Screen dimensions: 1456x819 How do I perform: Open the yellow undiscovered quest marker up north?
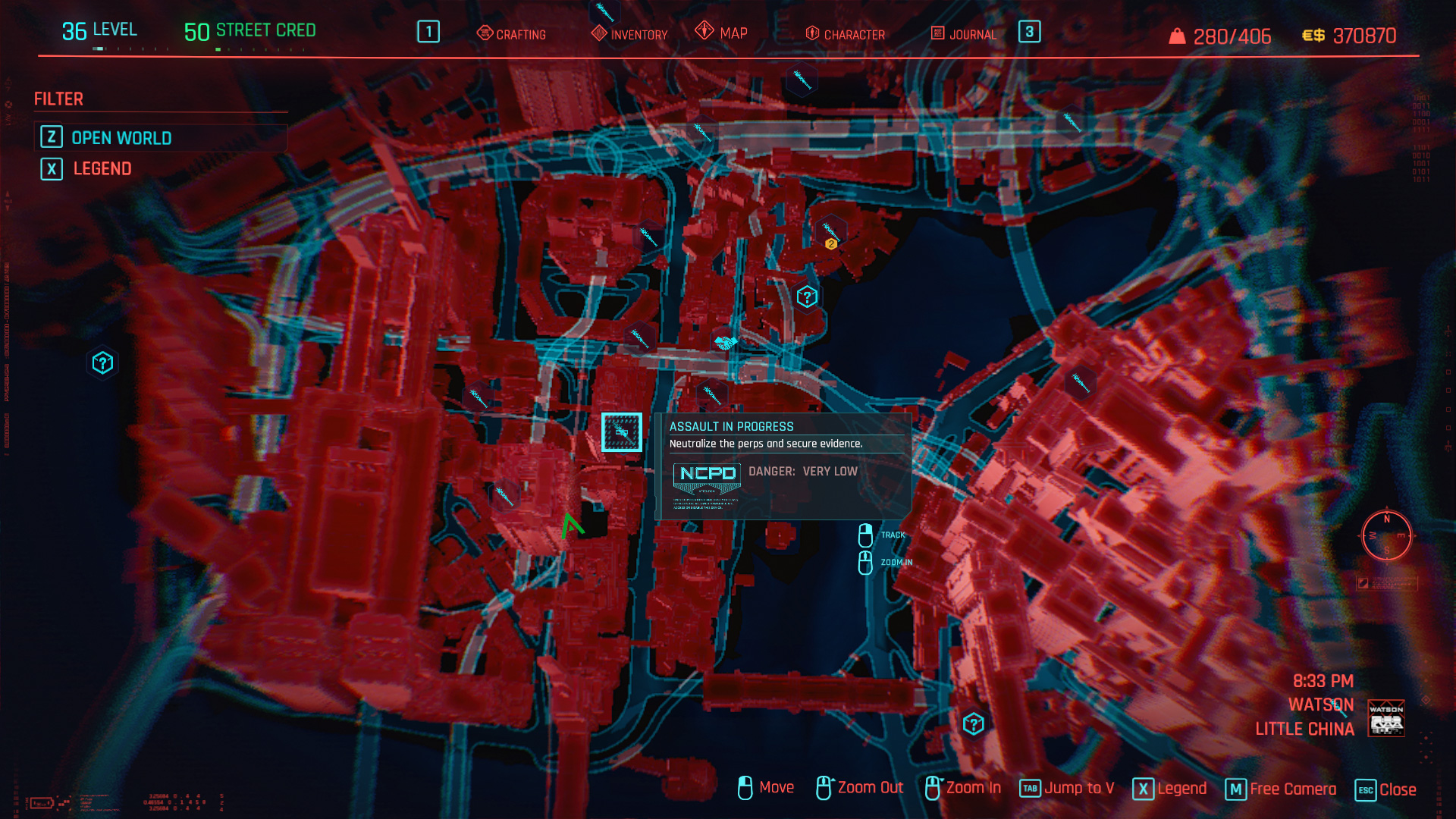point(833,243)
